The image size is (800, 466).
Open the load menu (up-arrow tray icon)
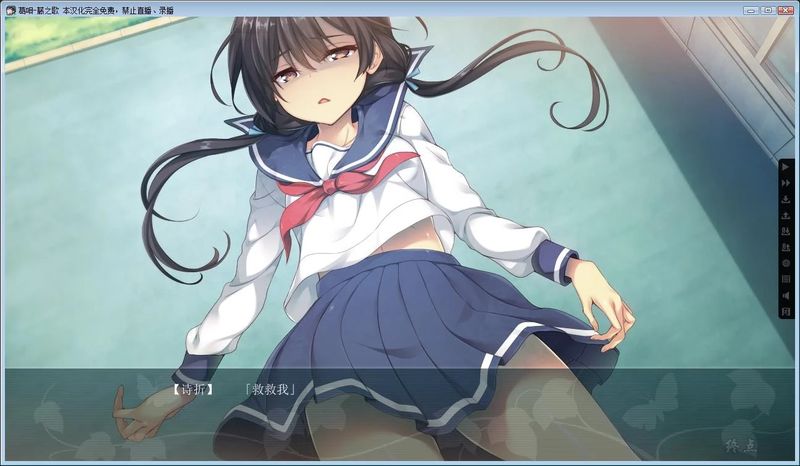(786, 215)
